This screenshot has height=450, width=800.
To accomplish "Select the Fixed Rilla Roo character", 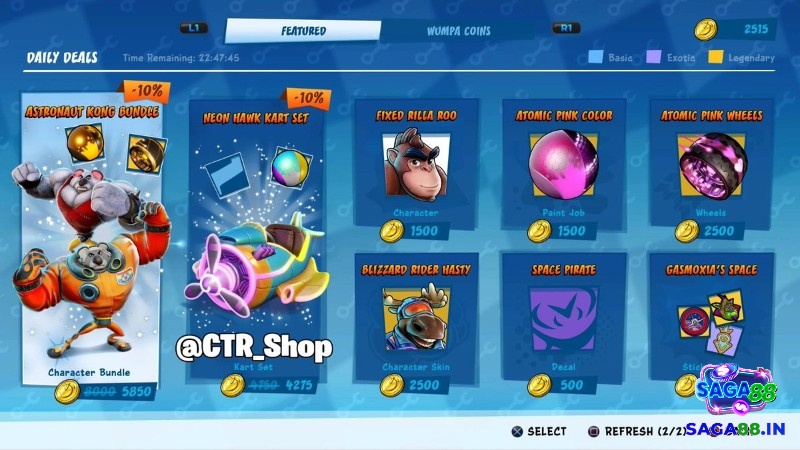I will coord(416,172).
